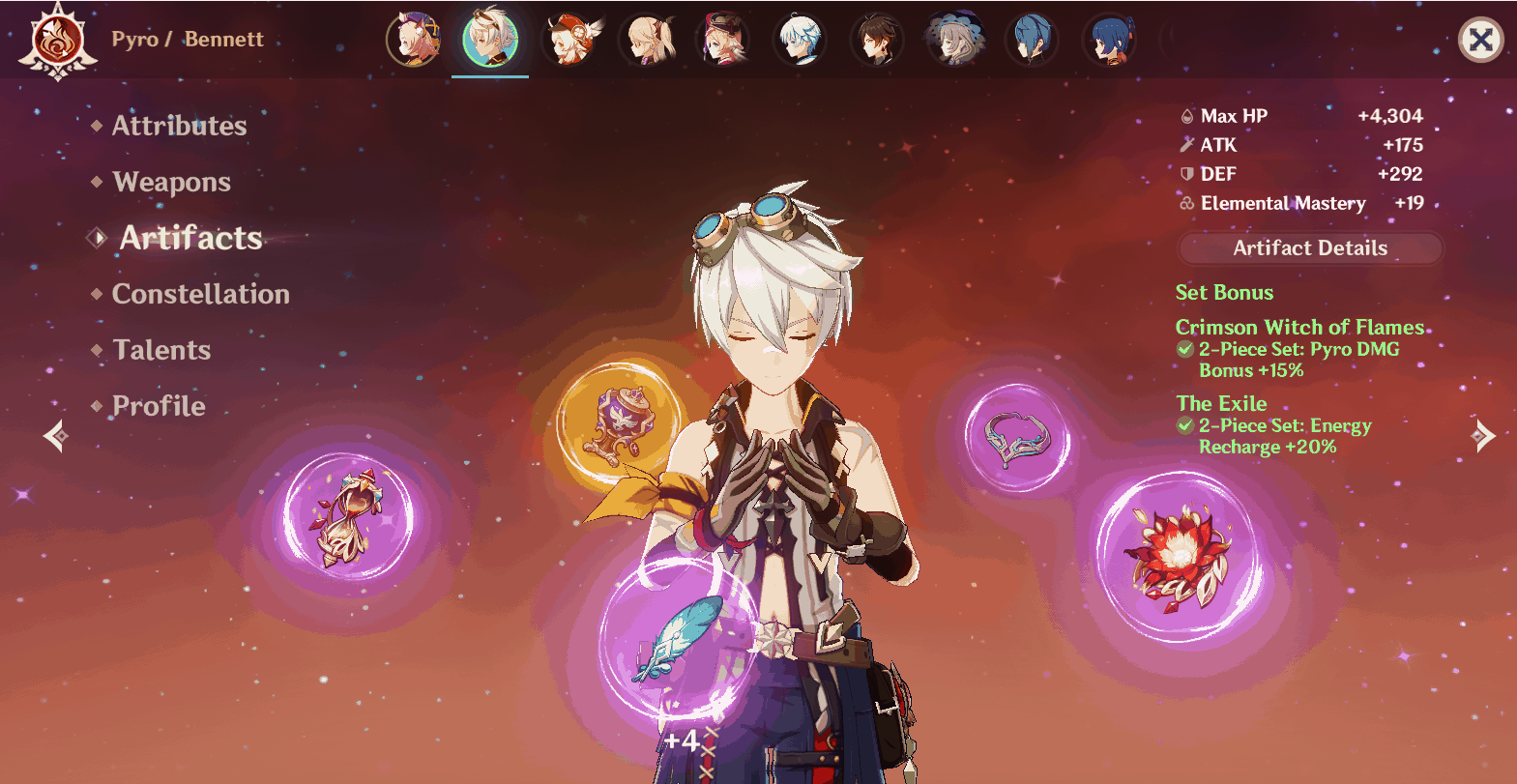
Task: Select the red flower artifact
Action: pos(1178,555)
